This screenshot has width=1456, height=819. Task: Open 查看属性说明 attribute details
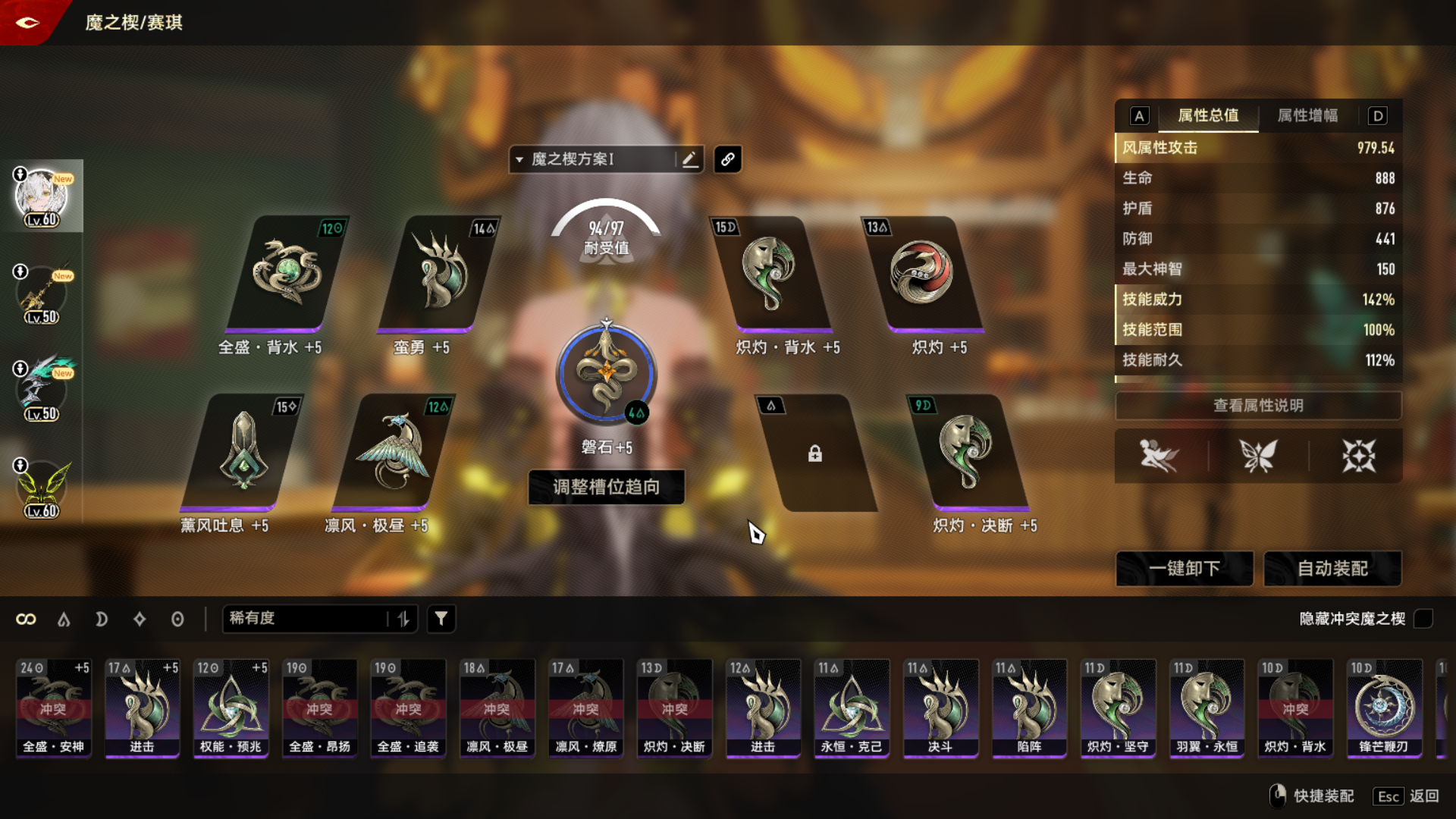pos(1258,406)
